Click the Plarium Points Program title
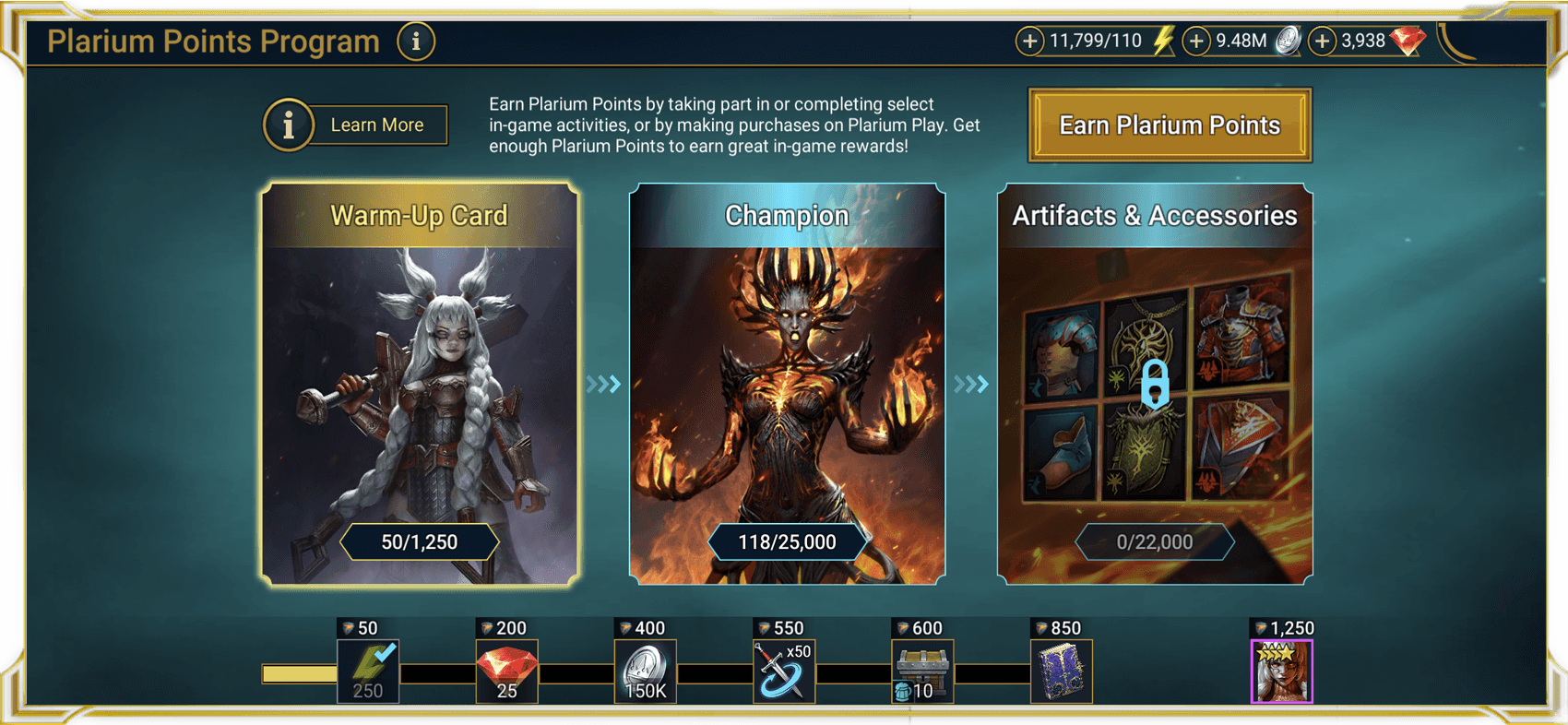 (212, 41)
